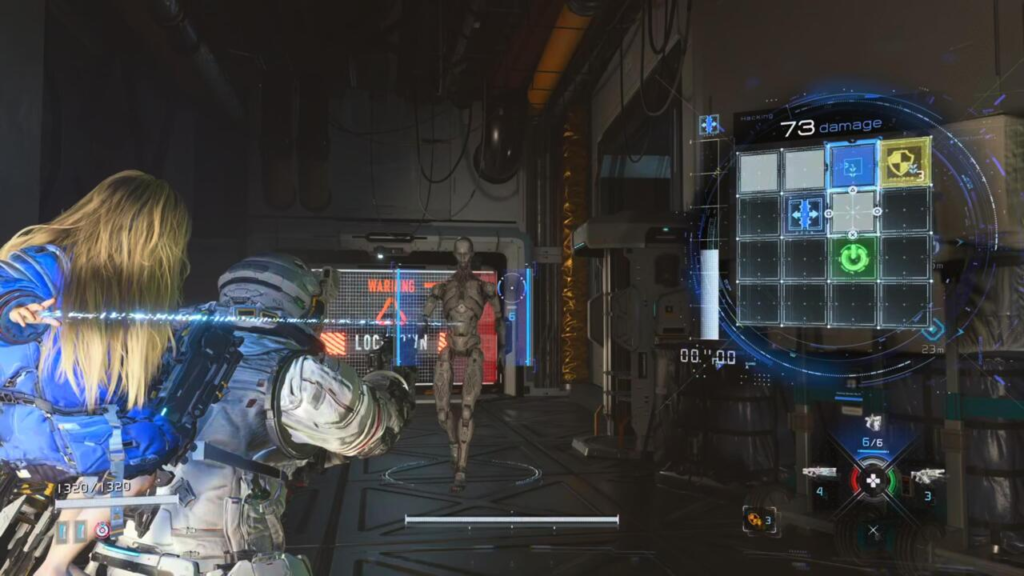This screenshot has height=576, width=1024.
Task: Select the blue horizontal-arrows tile in the grid
Action: [x=806, y=212]
